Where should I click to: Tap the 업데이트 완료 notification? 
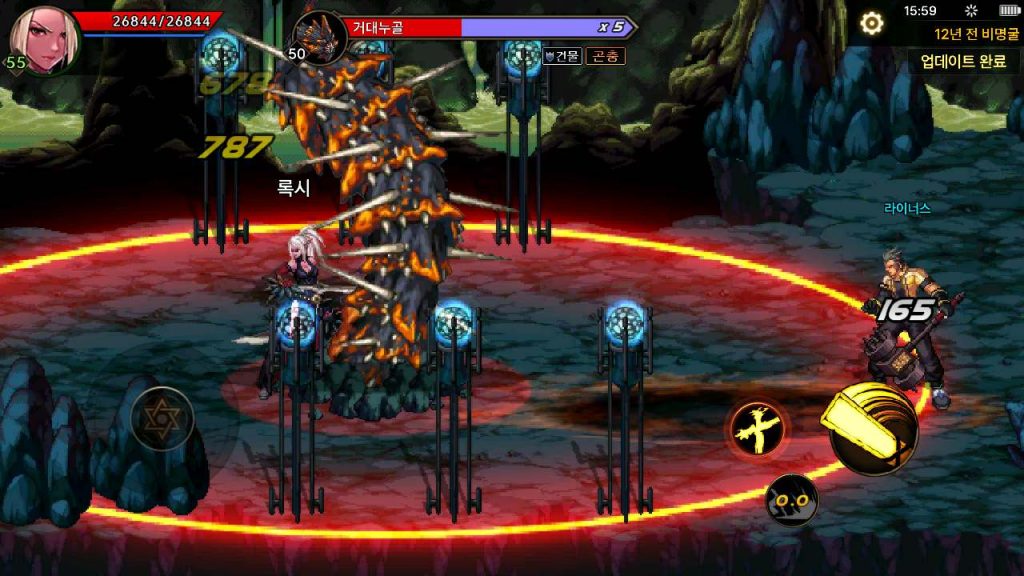963,61
